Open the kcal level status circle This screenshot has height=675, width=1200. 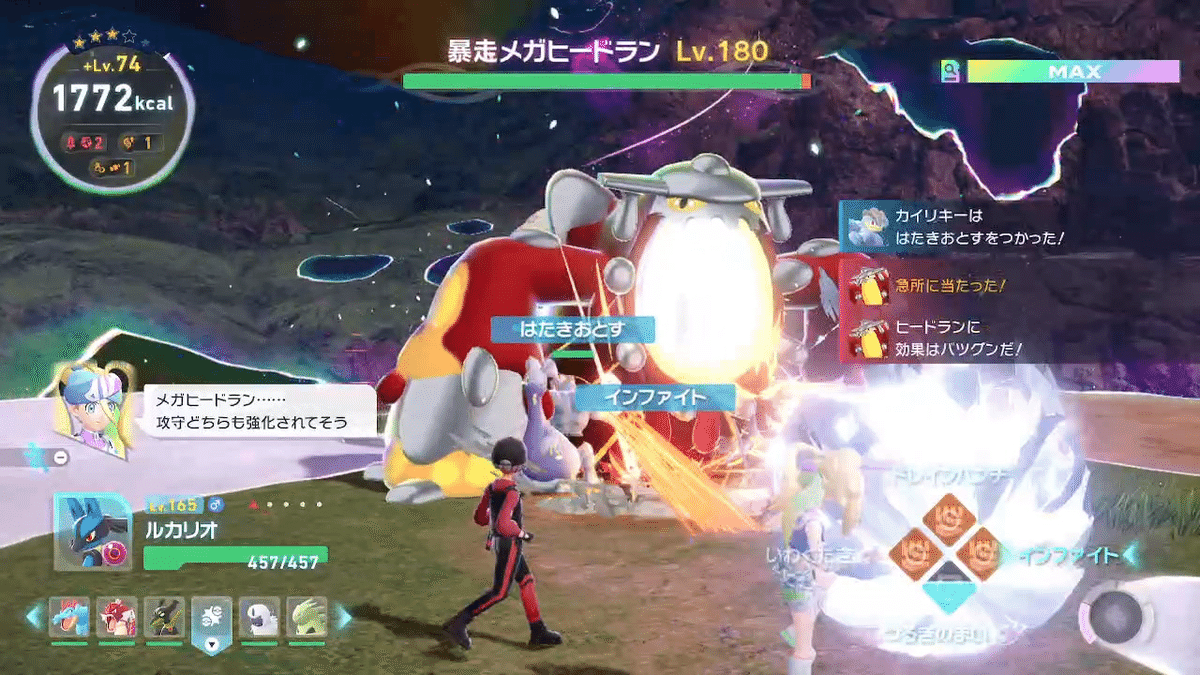99,111
